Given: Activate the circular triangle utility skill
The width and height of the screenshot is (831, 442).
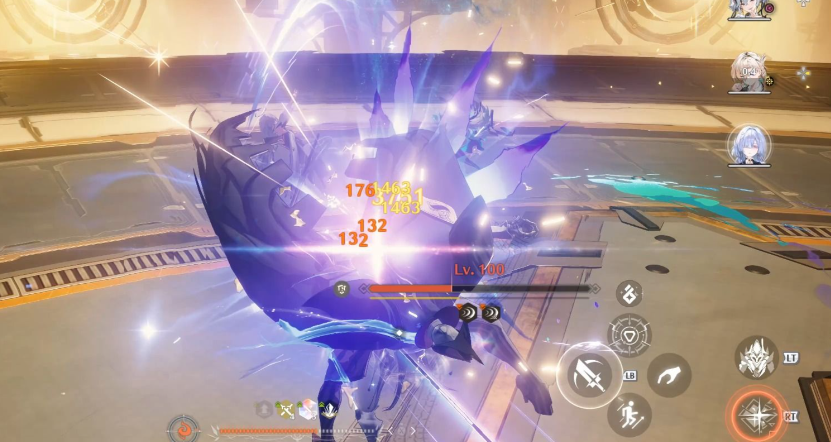Looking at the screenshot, I should click(x=629, y=335).
